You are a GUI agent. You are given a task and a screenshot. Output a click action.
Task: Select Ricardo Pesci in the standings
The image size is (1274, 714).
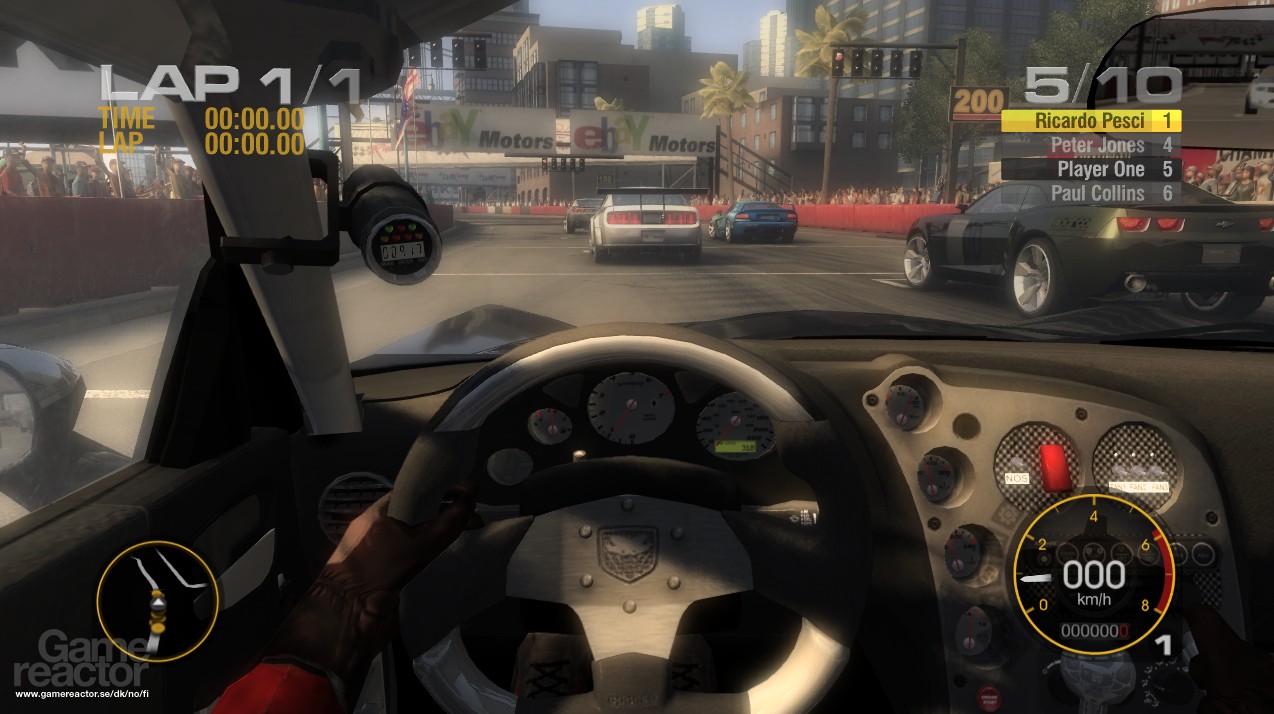click(x=1091, y=121)
